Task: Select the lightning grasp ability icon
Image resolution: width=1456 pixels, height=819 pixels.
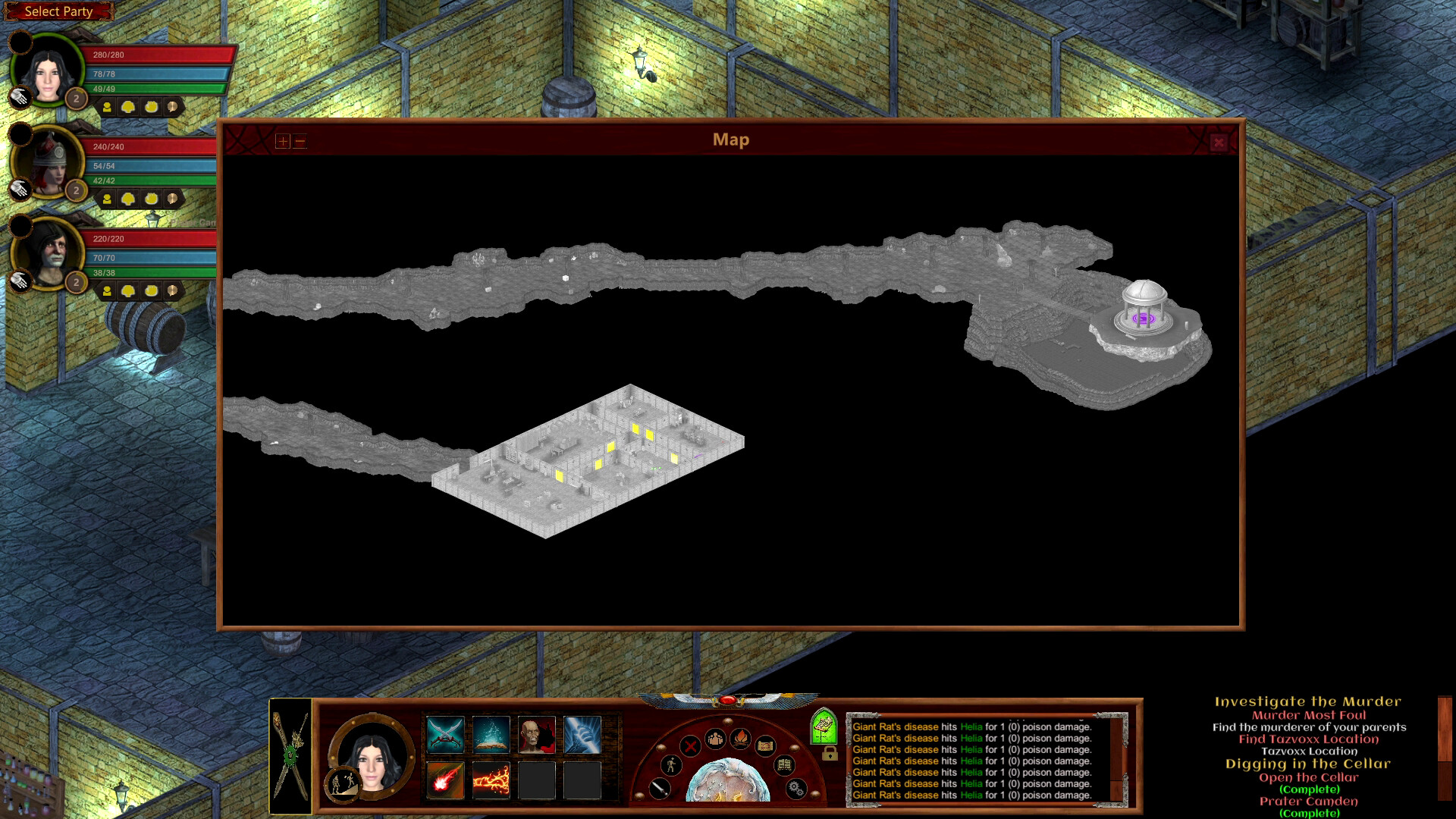Action: pos(582,735)
